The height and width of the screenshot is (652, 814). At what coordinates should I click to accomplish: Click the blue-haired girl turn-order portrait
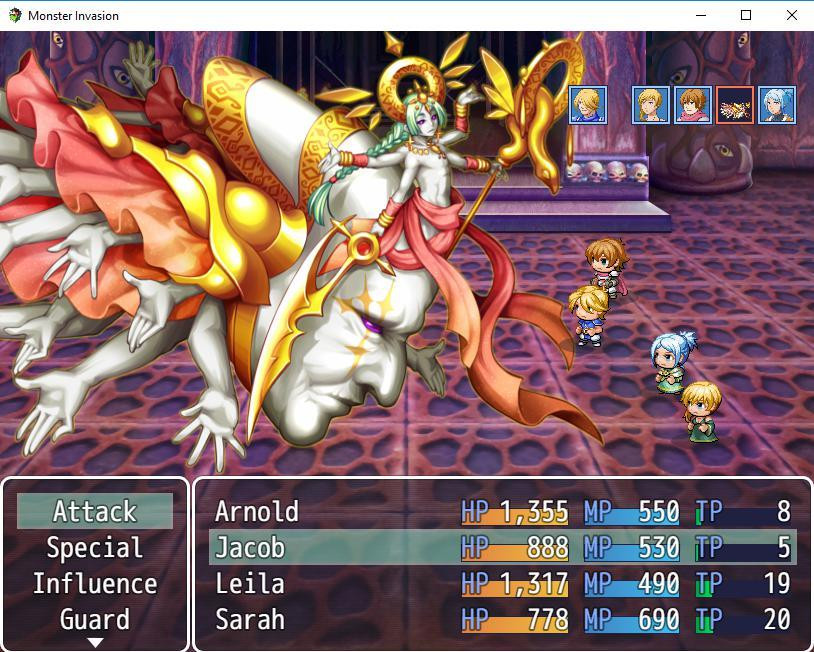point(776,105)
